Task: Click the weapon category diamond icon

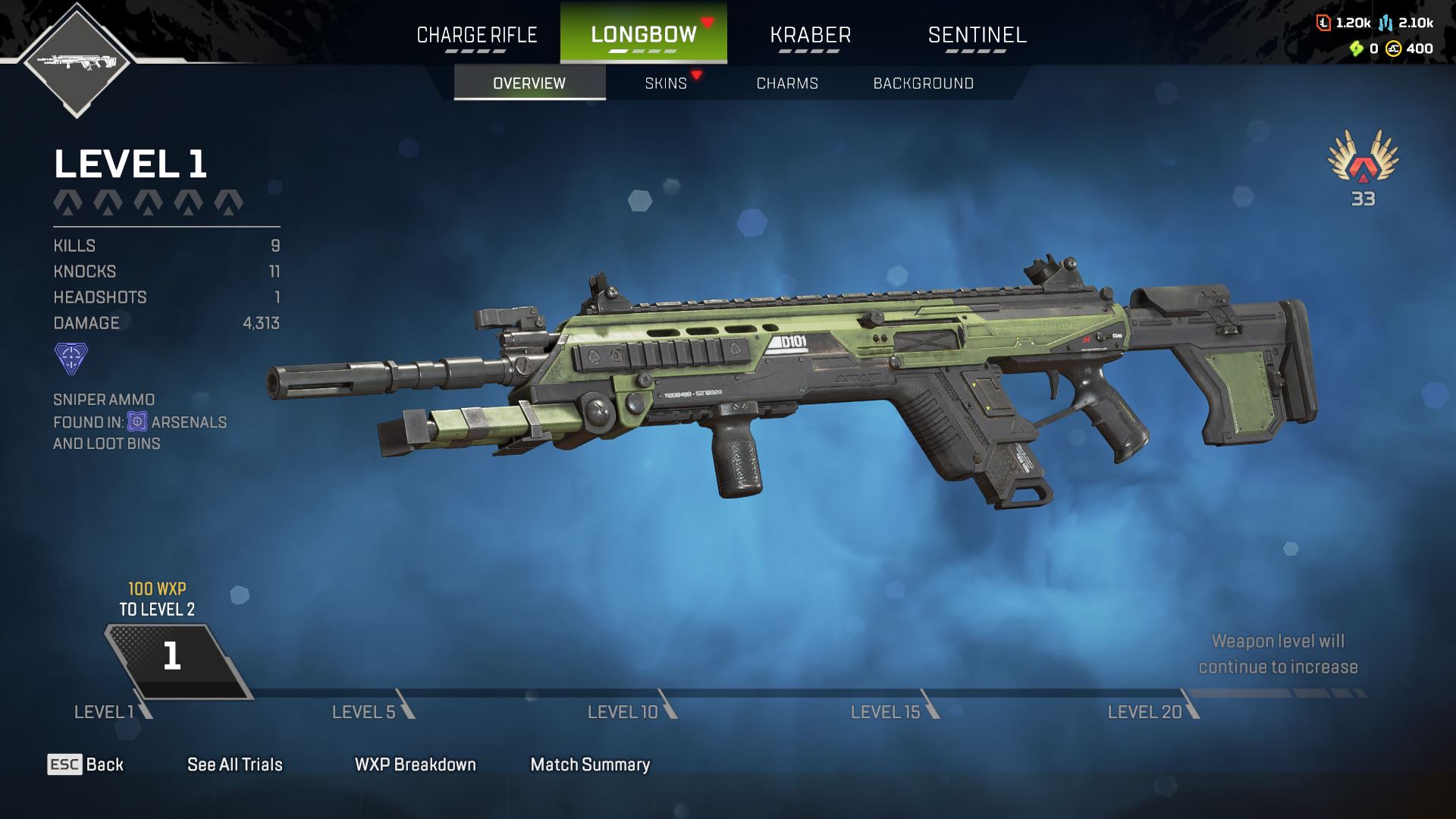Action: click(x=77, y=61)
